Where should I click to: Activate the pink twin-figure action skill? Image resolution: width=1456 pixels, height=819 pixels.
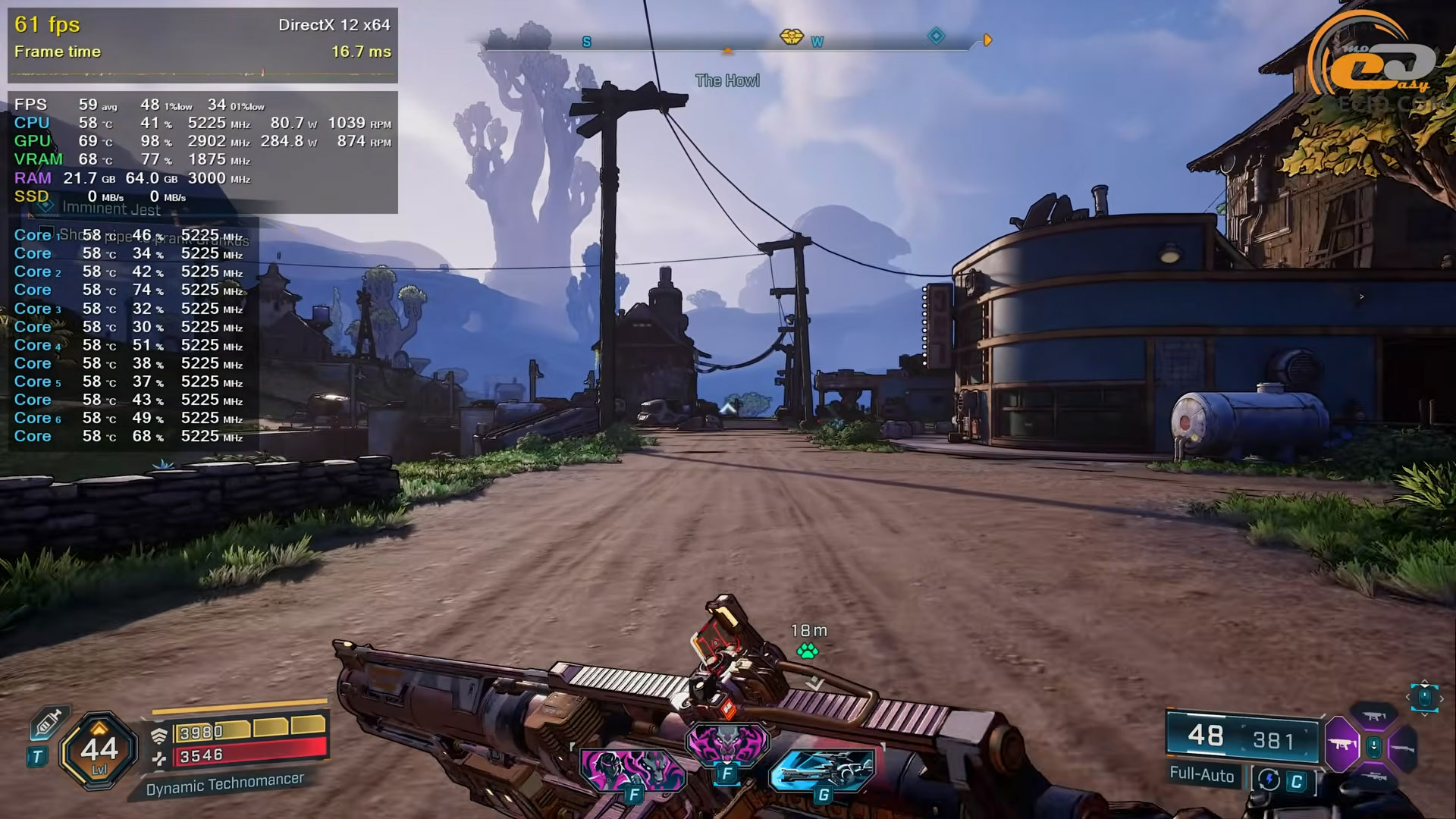(x=632, y=769)
